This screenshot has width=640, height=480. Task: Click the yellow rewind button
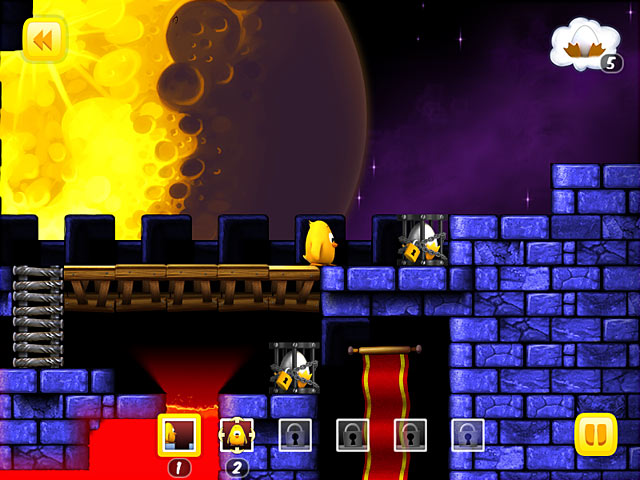(x=43, y=40)
